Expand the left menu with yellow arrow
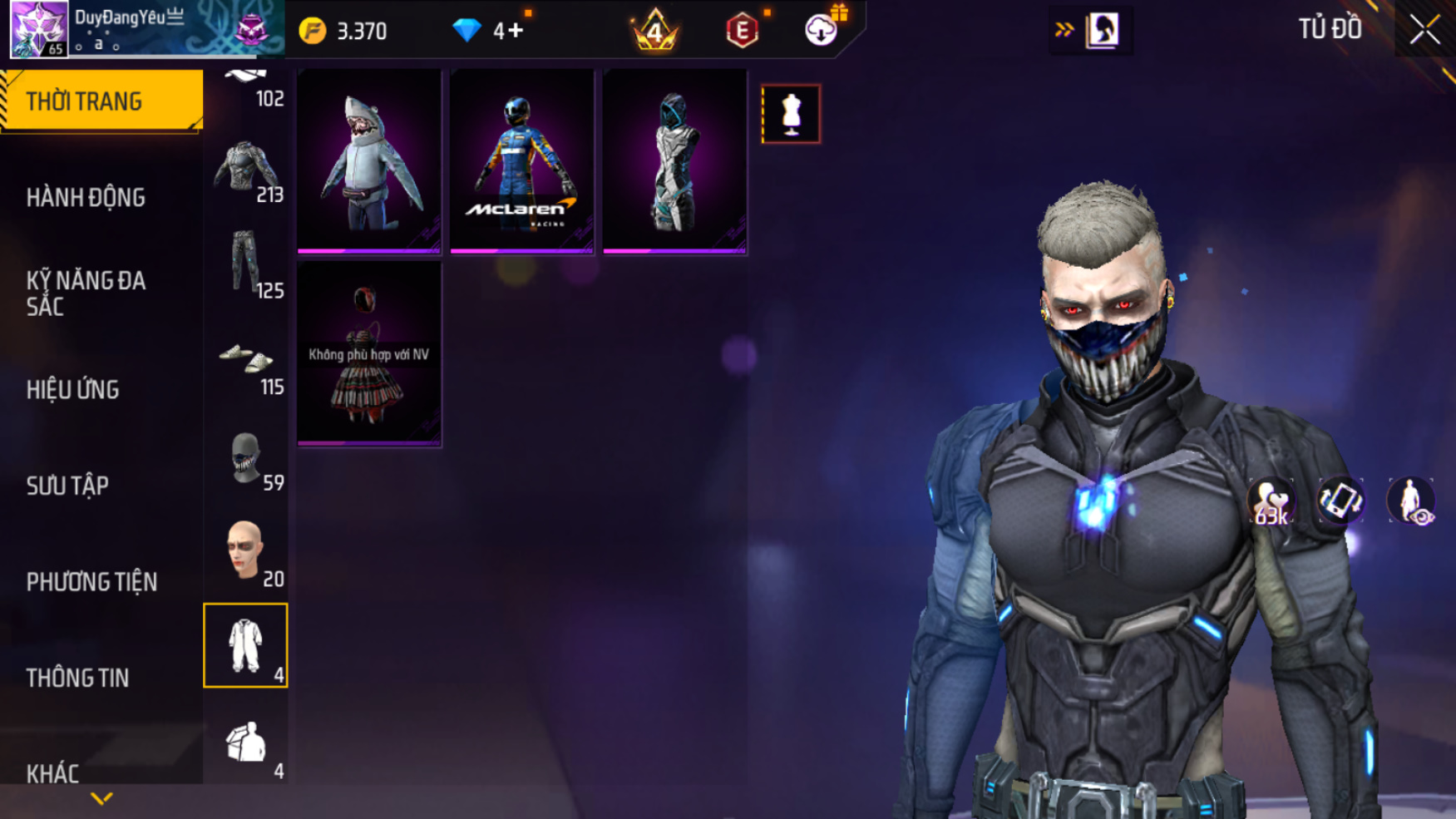Image resolution: width=1456 pixels, height=819 pixels. tap(101, 799)
